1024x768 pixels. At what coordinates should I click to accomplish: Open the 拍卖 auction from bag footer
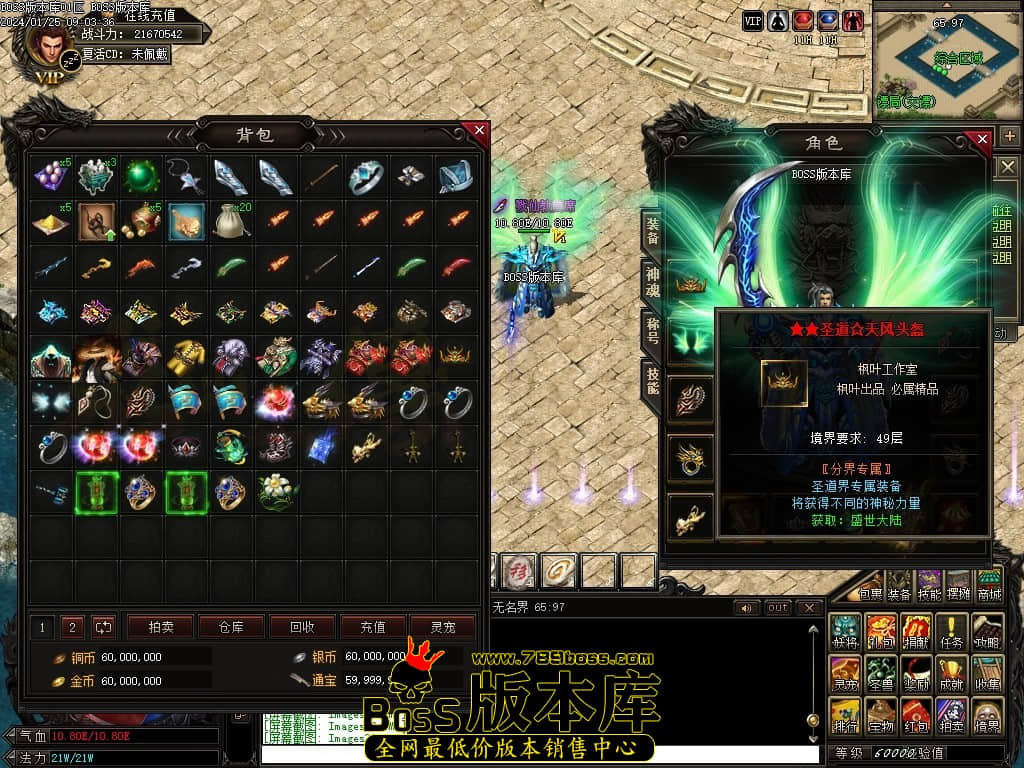click(x=160, y=627)
